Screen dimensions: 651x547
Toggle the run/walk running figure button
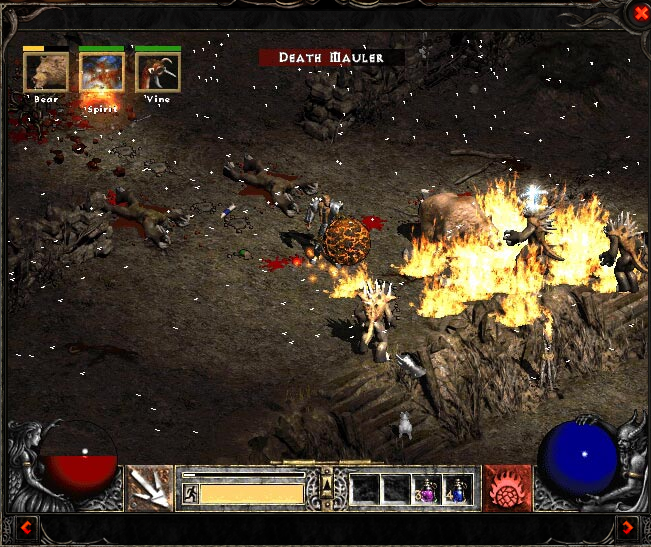(190, 493)
